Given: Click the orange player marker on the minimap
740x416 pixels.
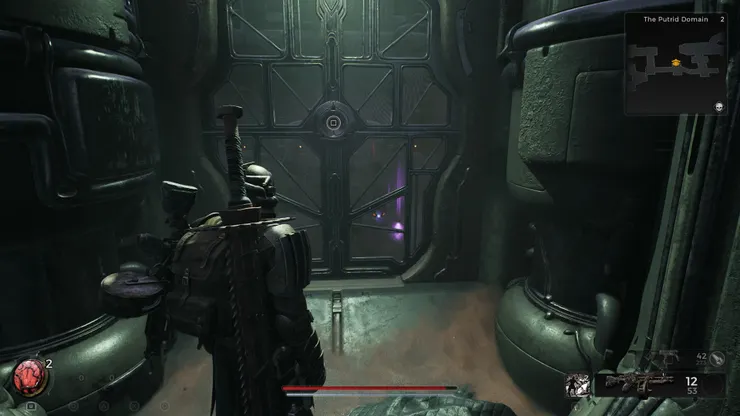Looking at the screenshot, I should click(677, 63).
